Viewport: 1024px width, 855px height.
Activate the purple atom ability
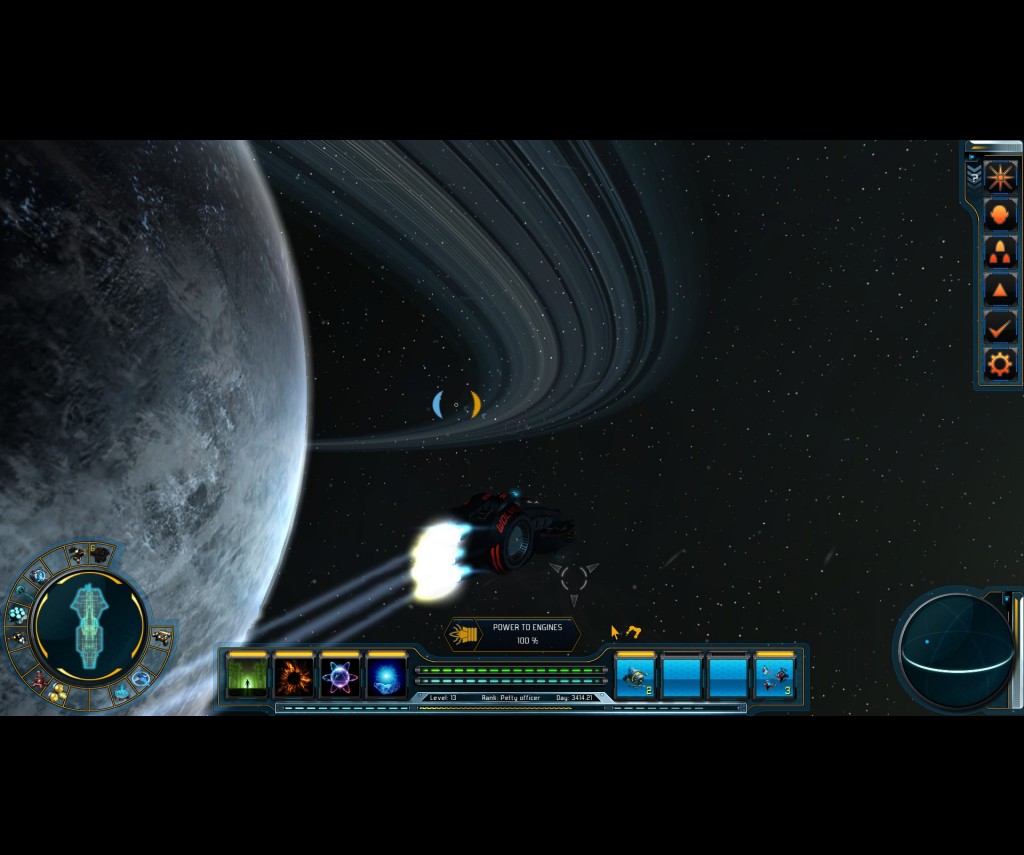click(x=341, y=677)
